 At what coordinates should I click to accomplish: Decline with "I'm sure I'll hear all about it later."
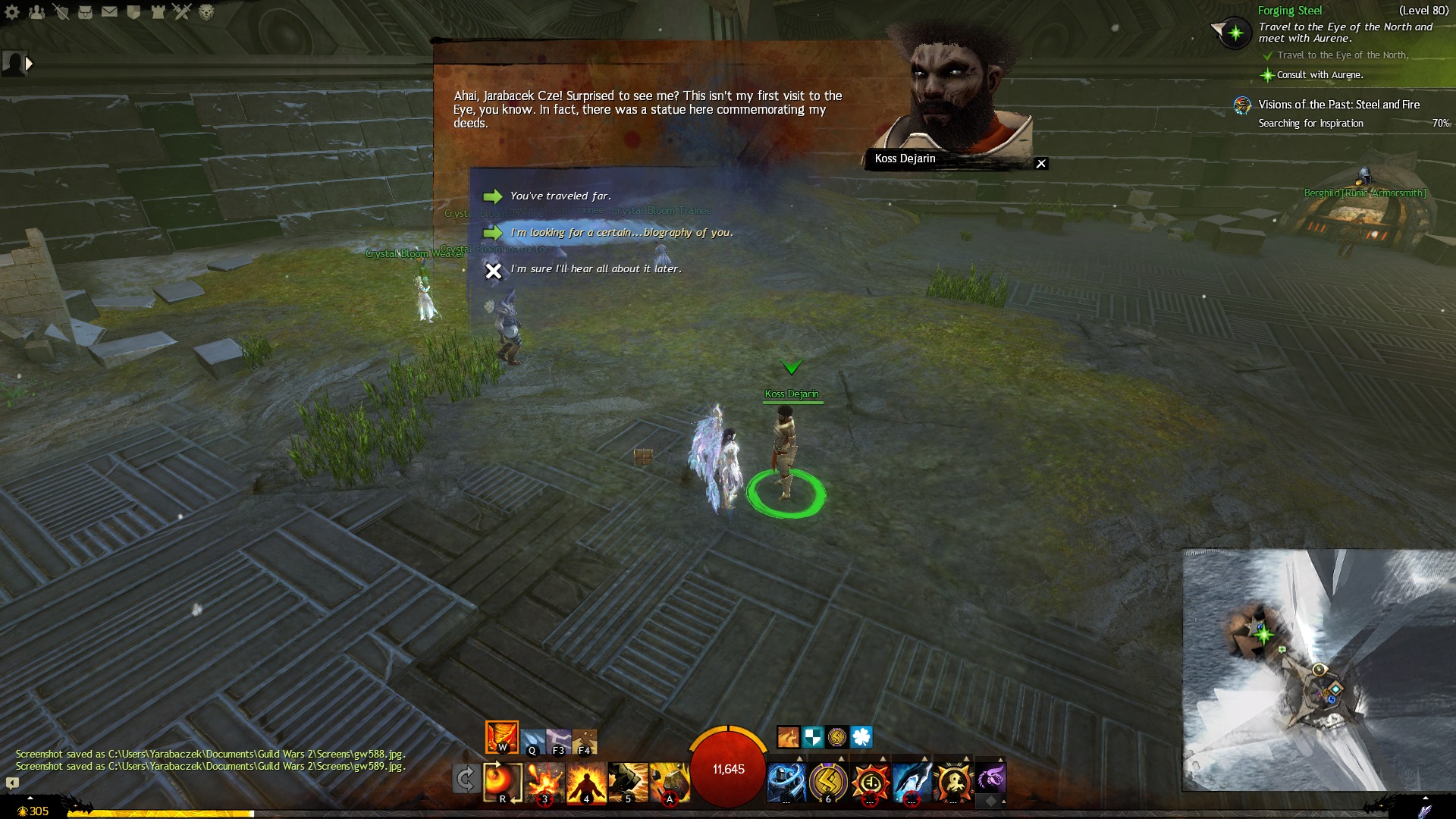point(595,269)
